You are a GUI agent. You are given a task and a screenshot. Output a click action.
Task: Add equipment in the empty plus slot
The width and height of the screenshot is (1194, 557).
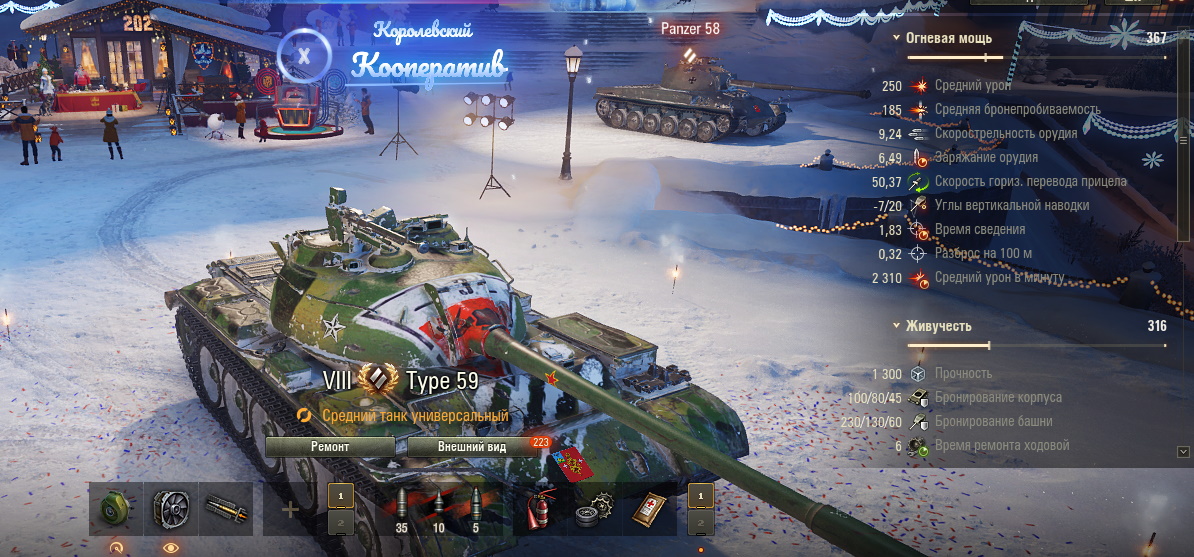[290, 510]
